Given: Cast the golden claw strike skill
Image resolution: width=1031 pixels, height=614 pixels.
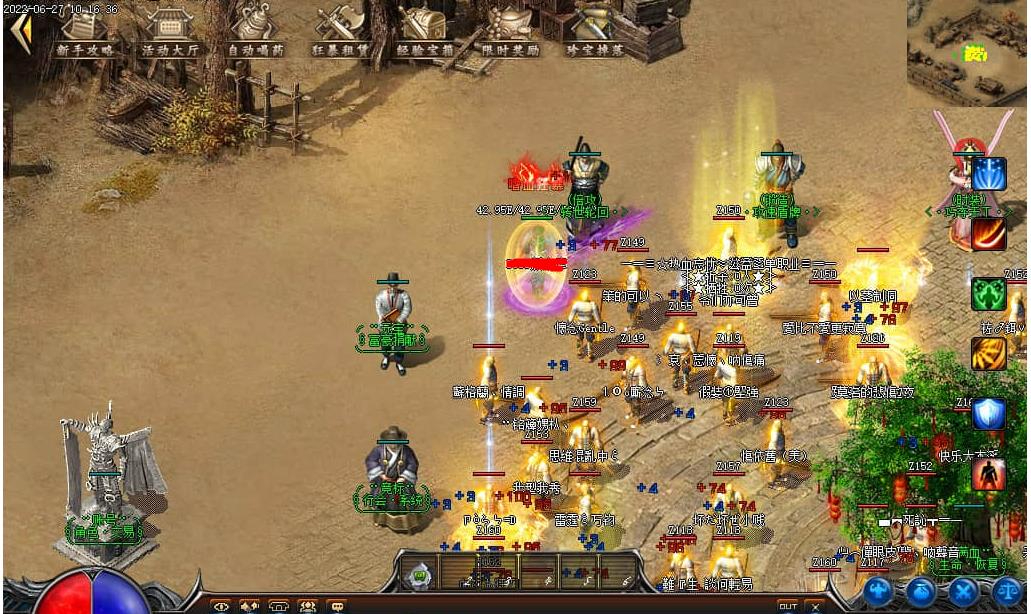Looking at the screenshot, I should point(989,354).
